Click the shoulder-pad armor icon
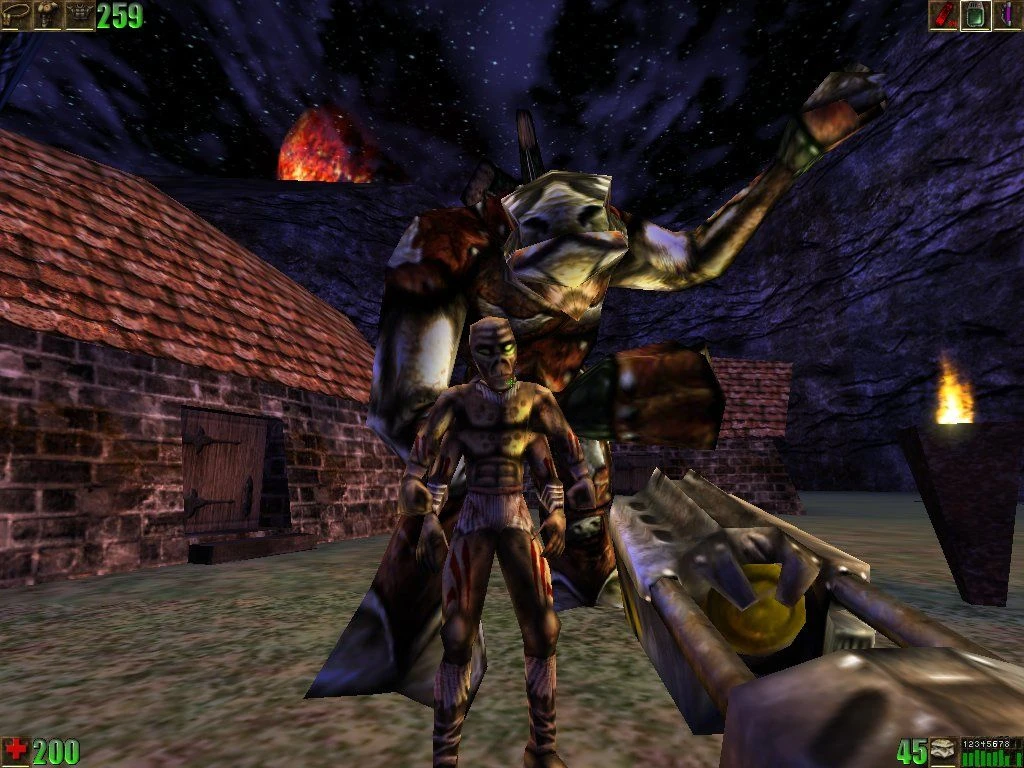The width and height of the screenshot is (1024, 768). pos(47,15)
